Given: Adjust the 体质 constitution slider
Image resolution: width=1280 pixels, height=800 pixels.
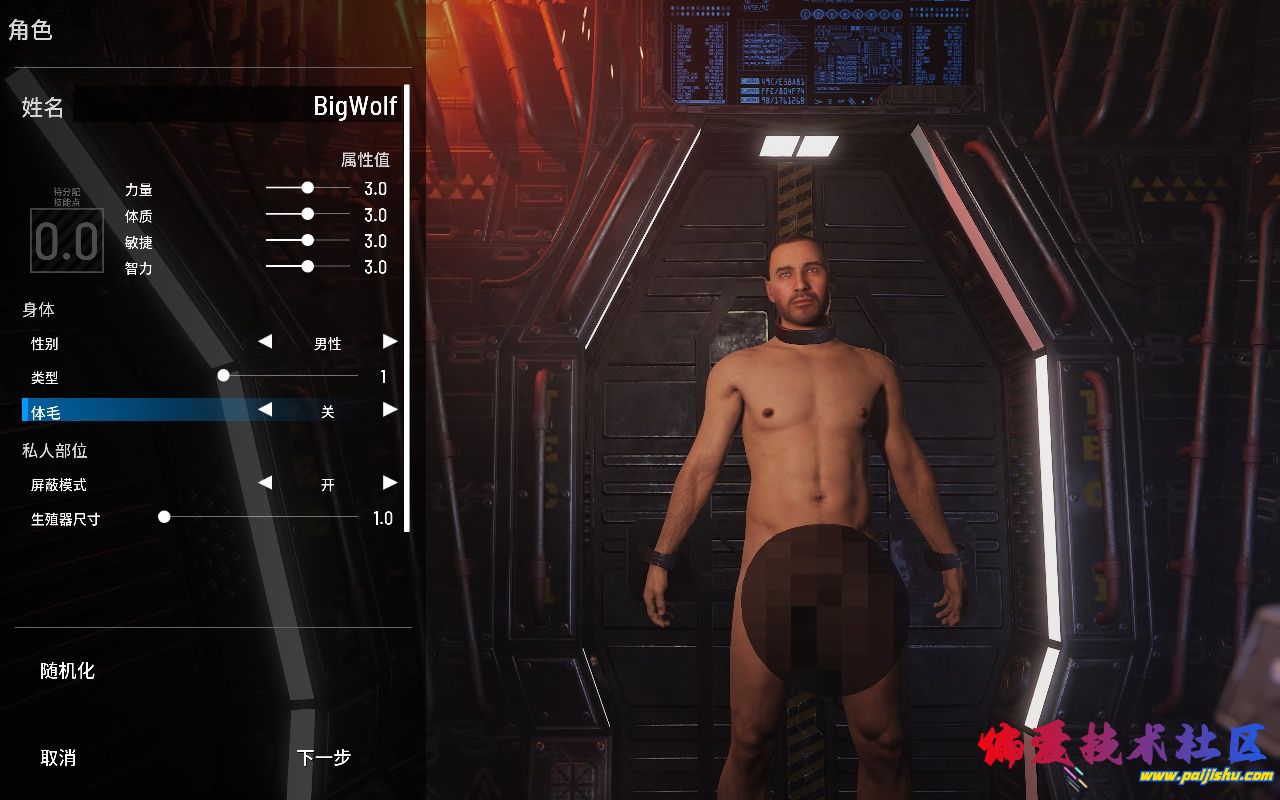Looking at the screenshot, I should (x=307, y=214).
